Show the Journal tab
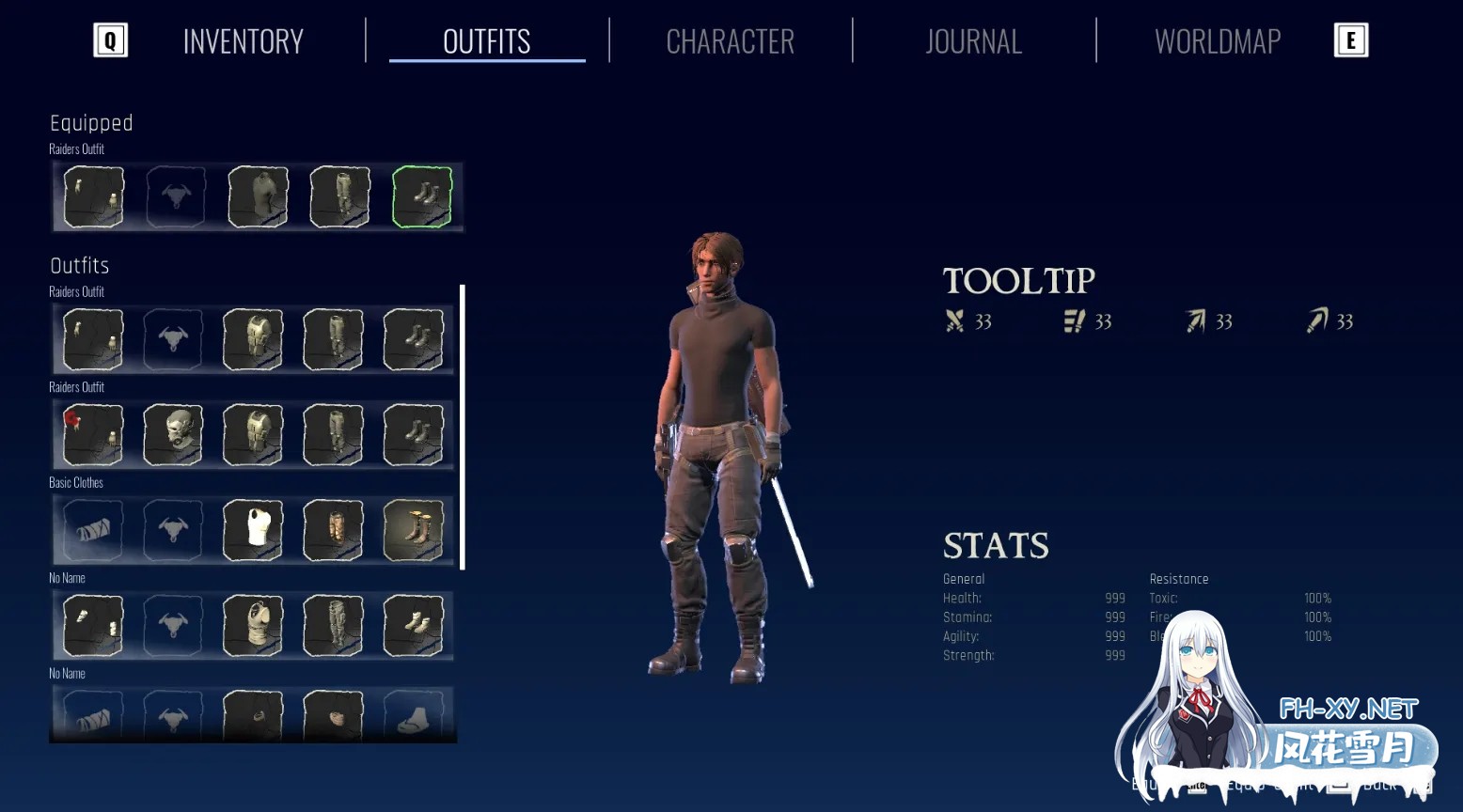The height and width of the screenshot is (812, 1463). pyautogui.click(x=973, y=41)
